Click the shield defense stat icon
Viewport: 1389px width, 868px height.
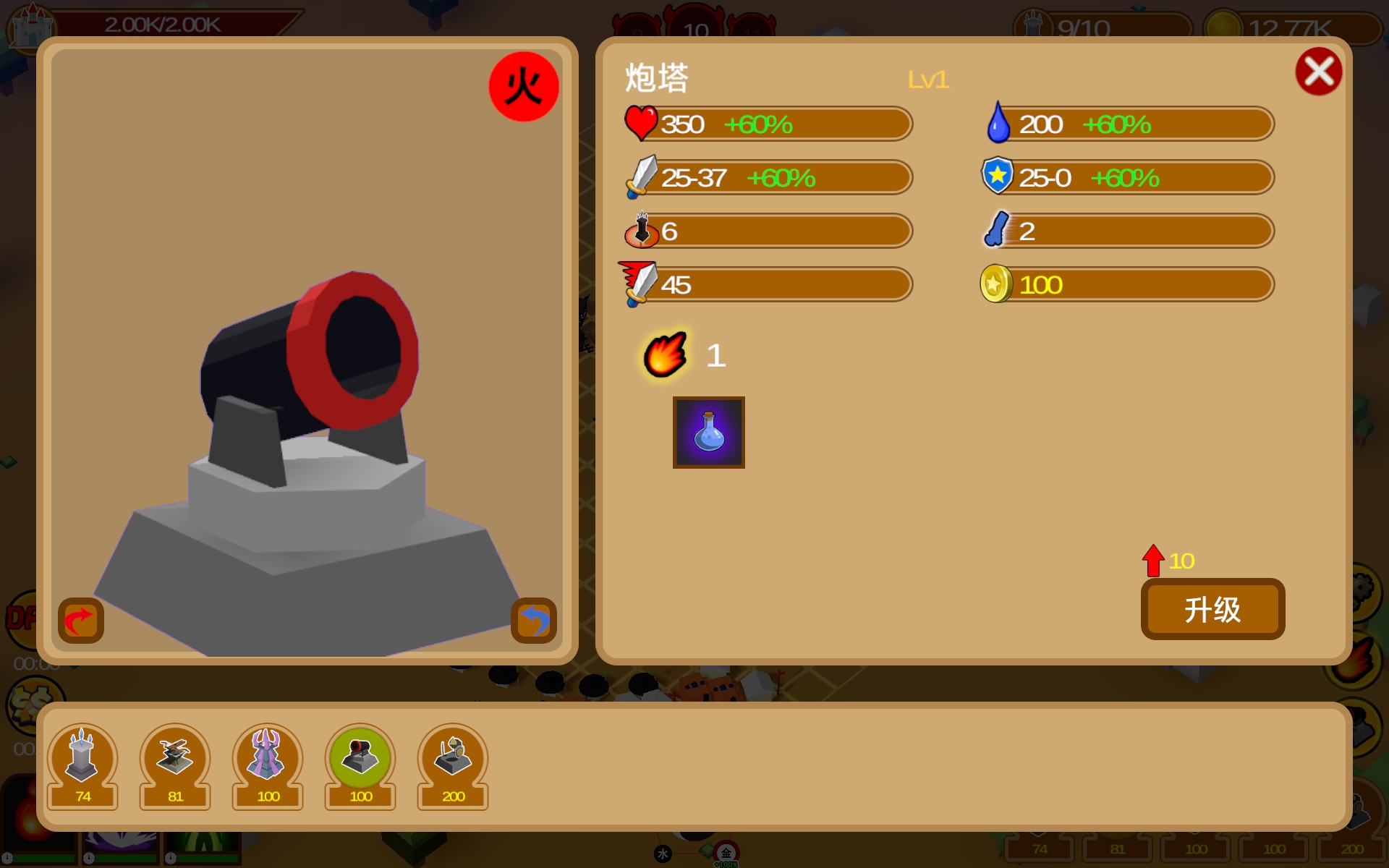pos(998,176)
